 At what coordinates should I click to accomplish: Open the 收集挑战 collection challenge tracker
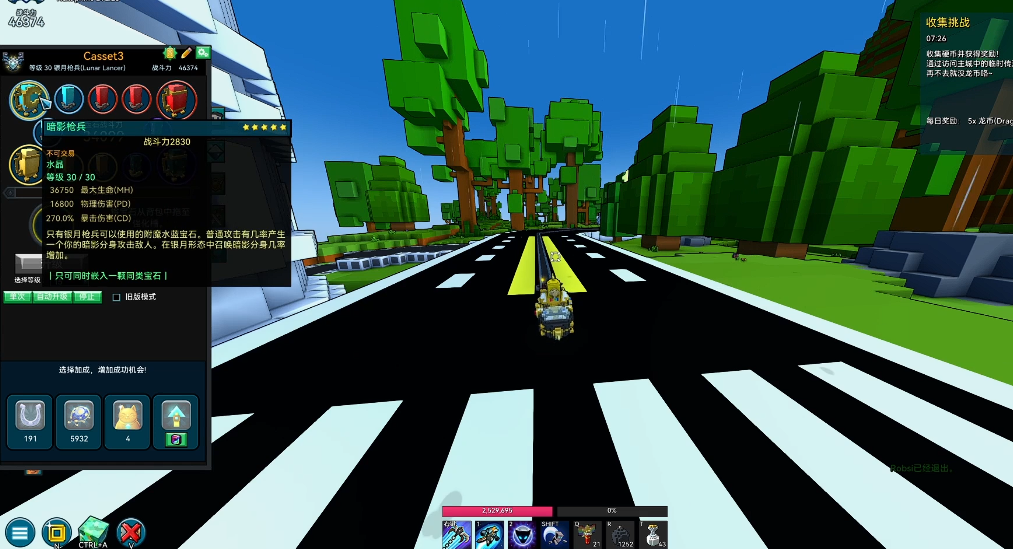click(948, 22)
